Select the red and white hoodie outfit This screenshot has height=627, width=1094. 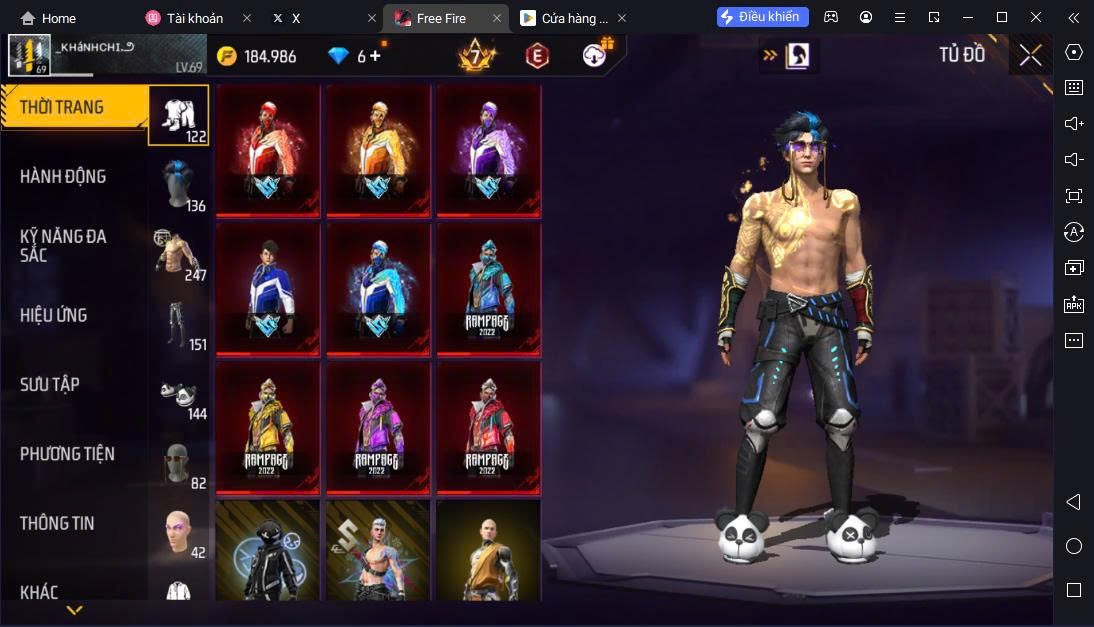pyautogui.click(x=268, y=150)
